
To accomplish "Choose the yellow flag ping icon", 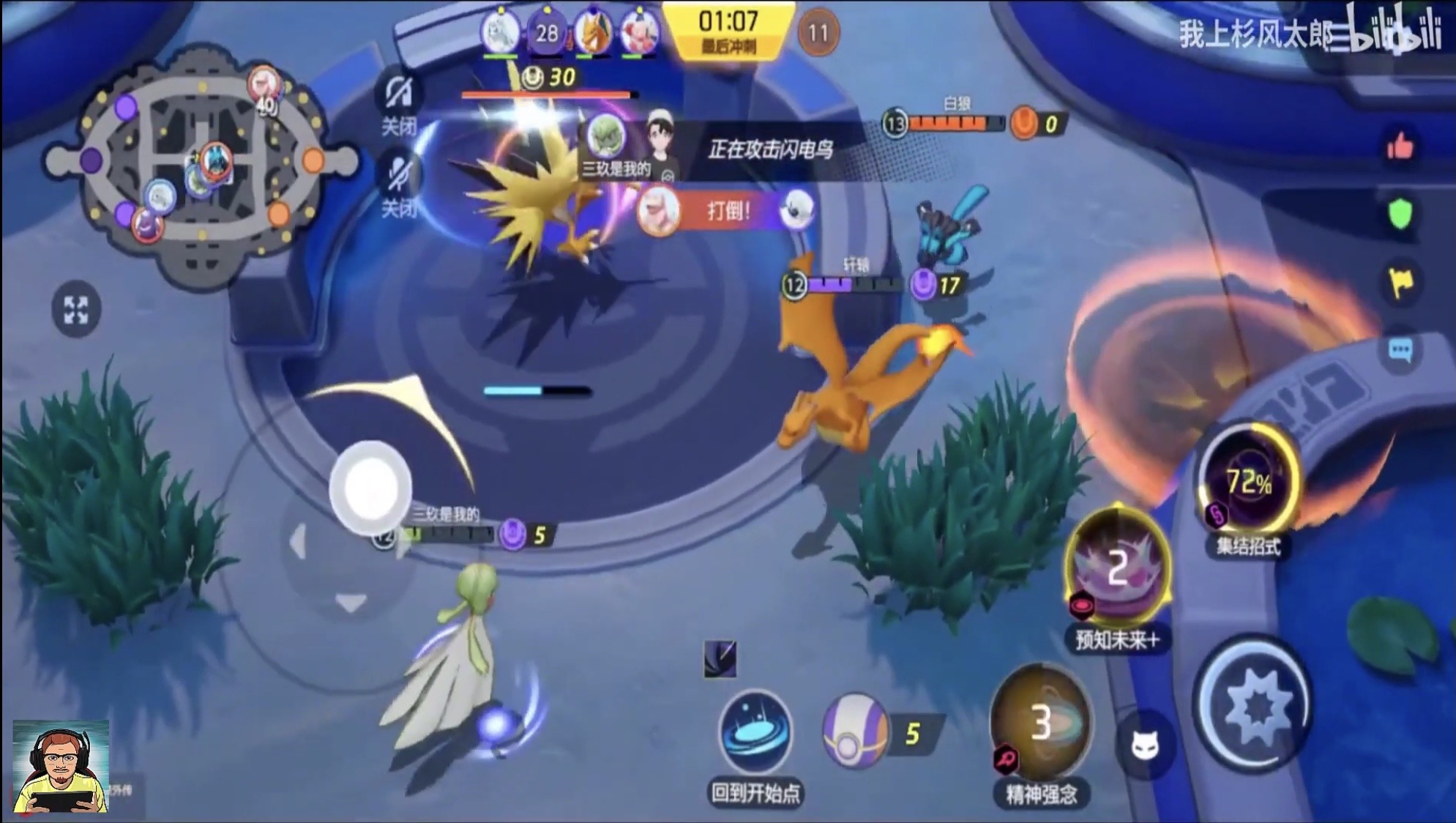I will 1400,282.
